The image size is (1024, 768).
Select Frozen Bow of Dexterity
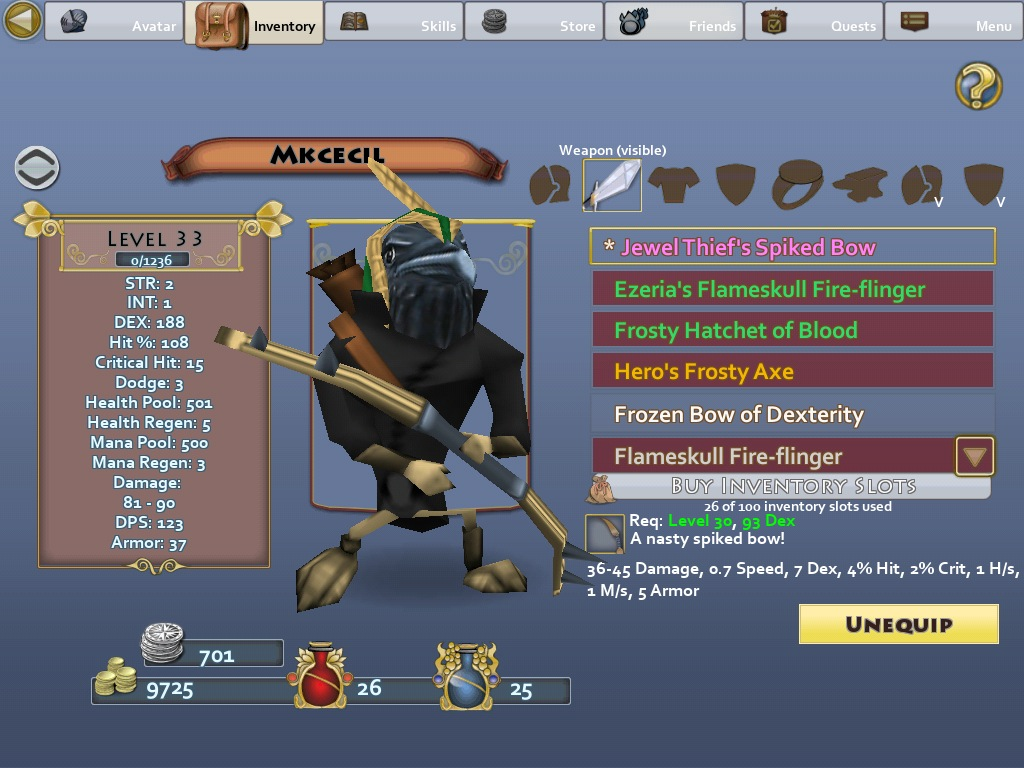point(793,414)
